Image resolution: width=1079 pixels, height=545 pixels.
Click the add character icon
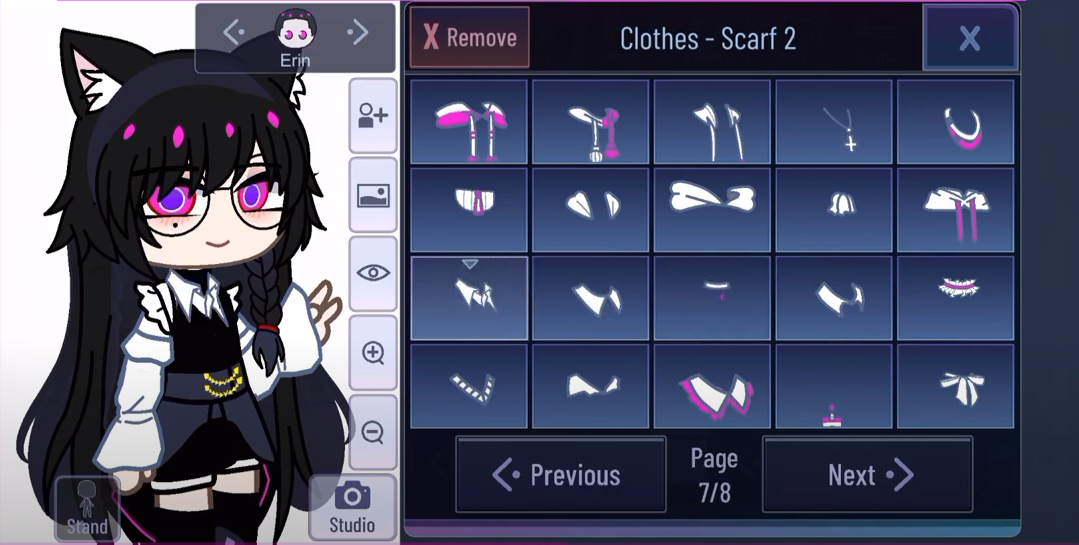tap(373, 116)
